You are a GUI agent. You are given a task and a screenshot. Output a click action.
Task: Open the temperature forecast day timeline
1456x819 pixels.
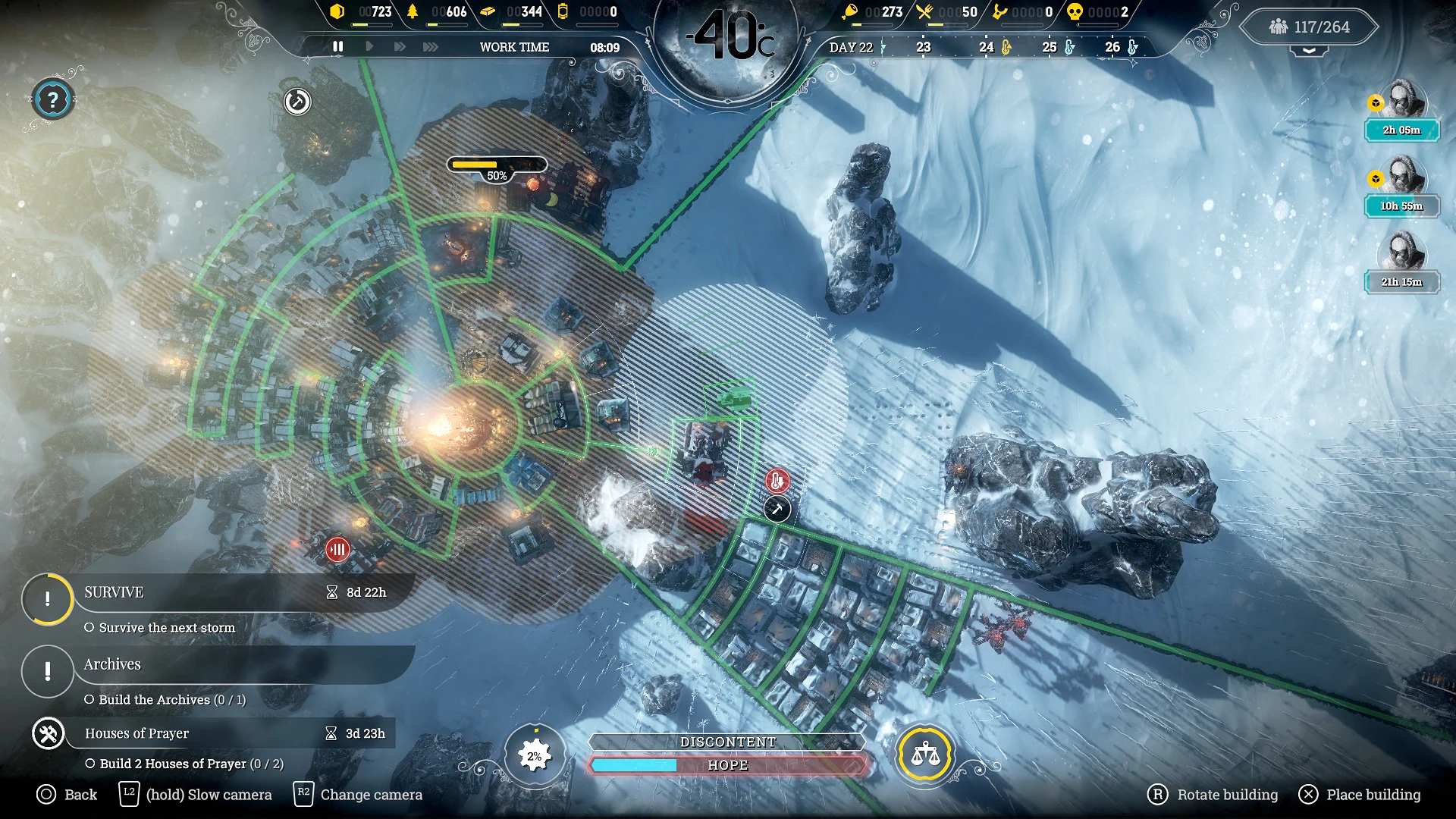[986, 47]
